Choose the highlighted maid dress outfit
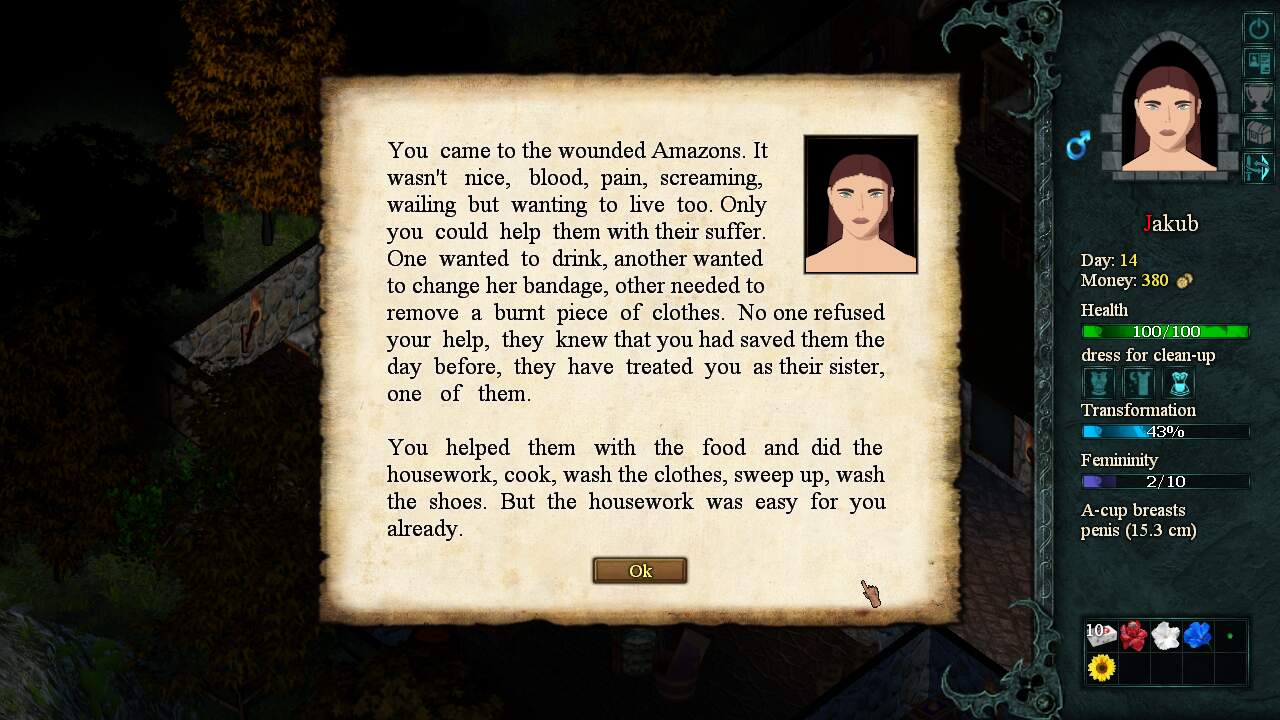The width and height of the screenshot is (1280, 720). [1179, 383]
